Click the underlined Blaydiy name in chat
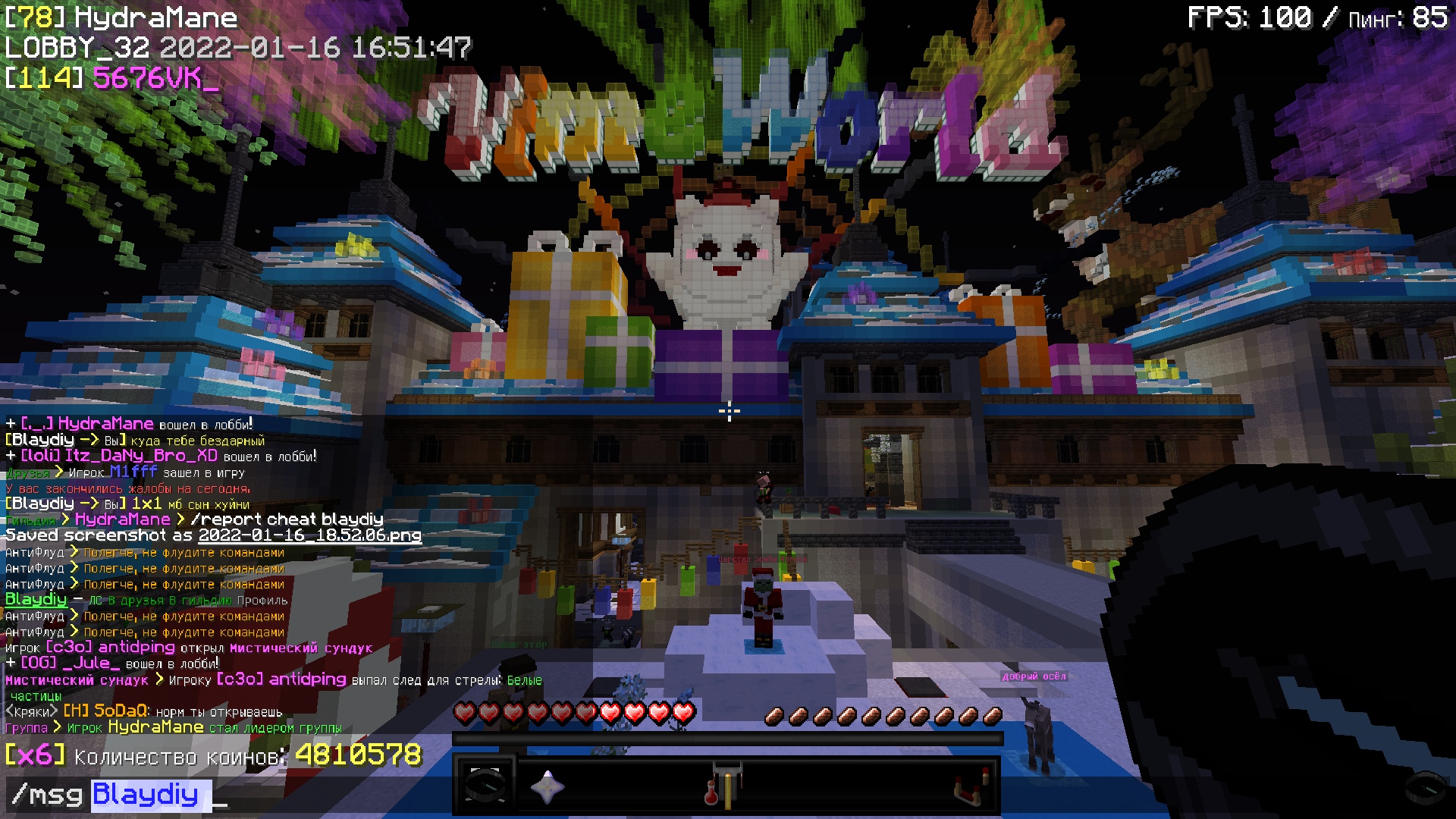Viewport: 1456px width, 819px height. click(36, 600)
